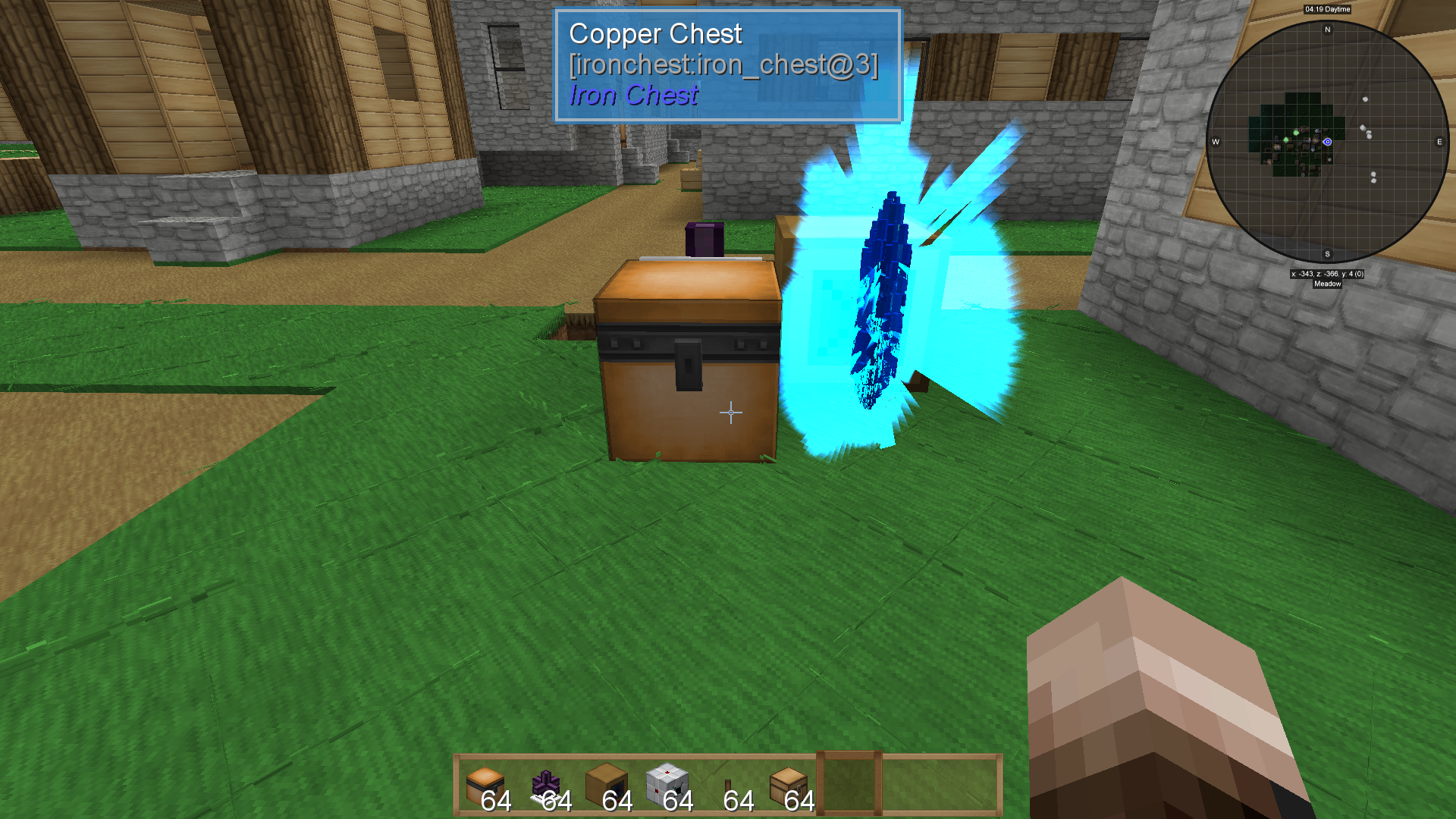Click the blue player marker on the minimap
1456x819 pixels.
1326,140
